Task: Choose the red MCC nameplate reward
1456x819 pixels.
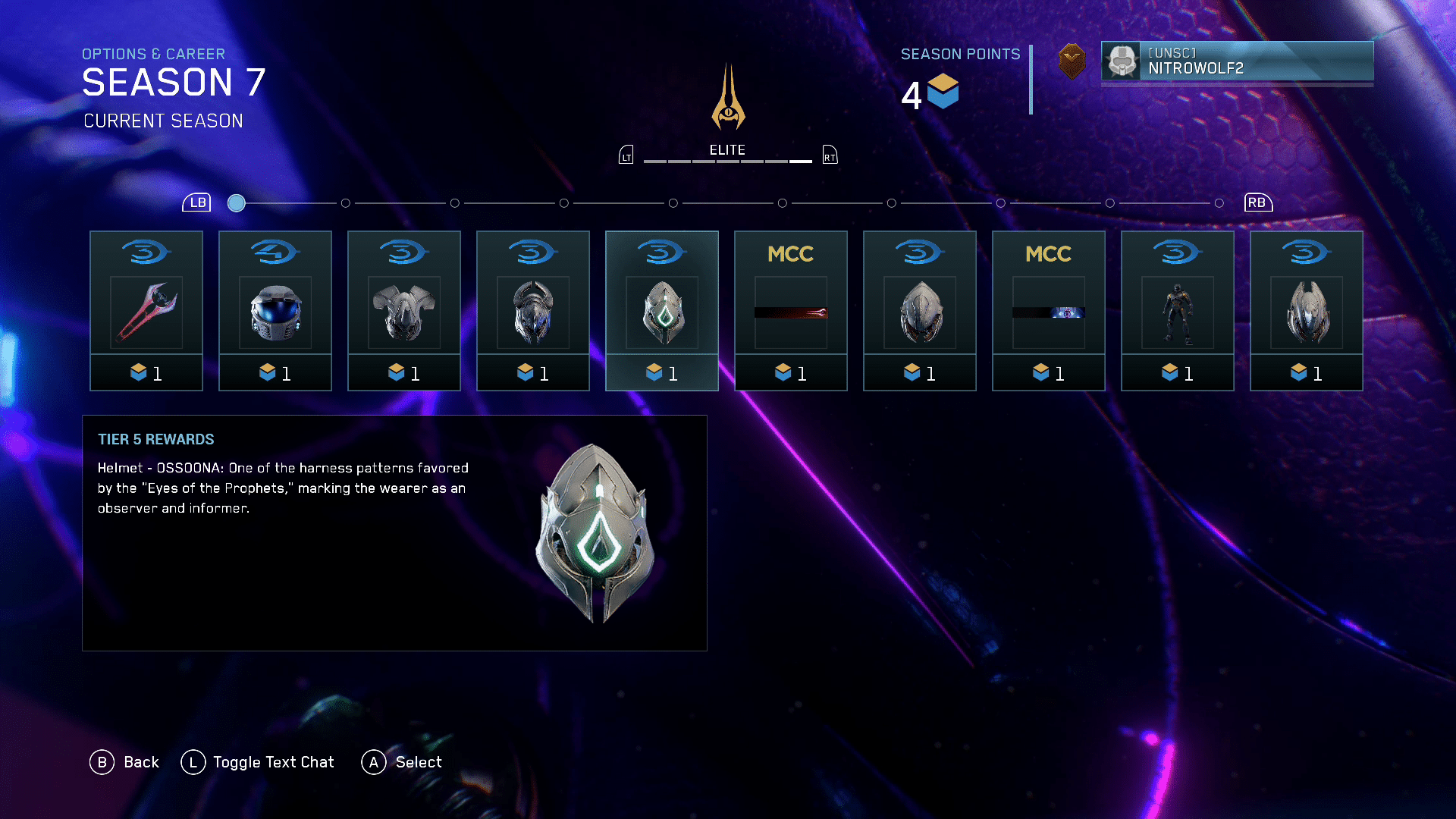Action: point(791,311)
